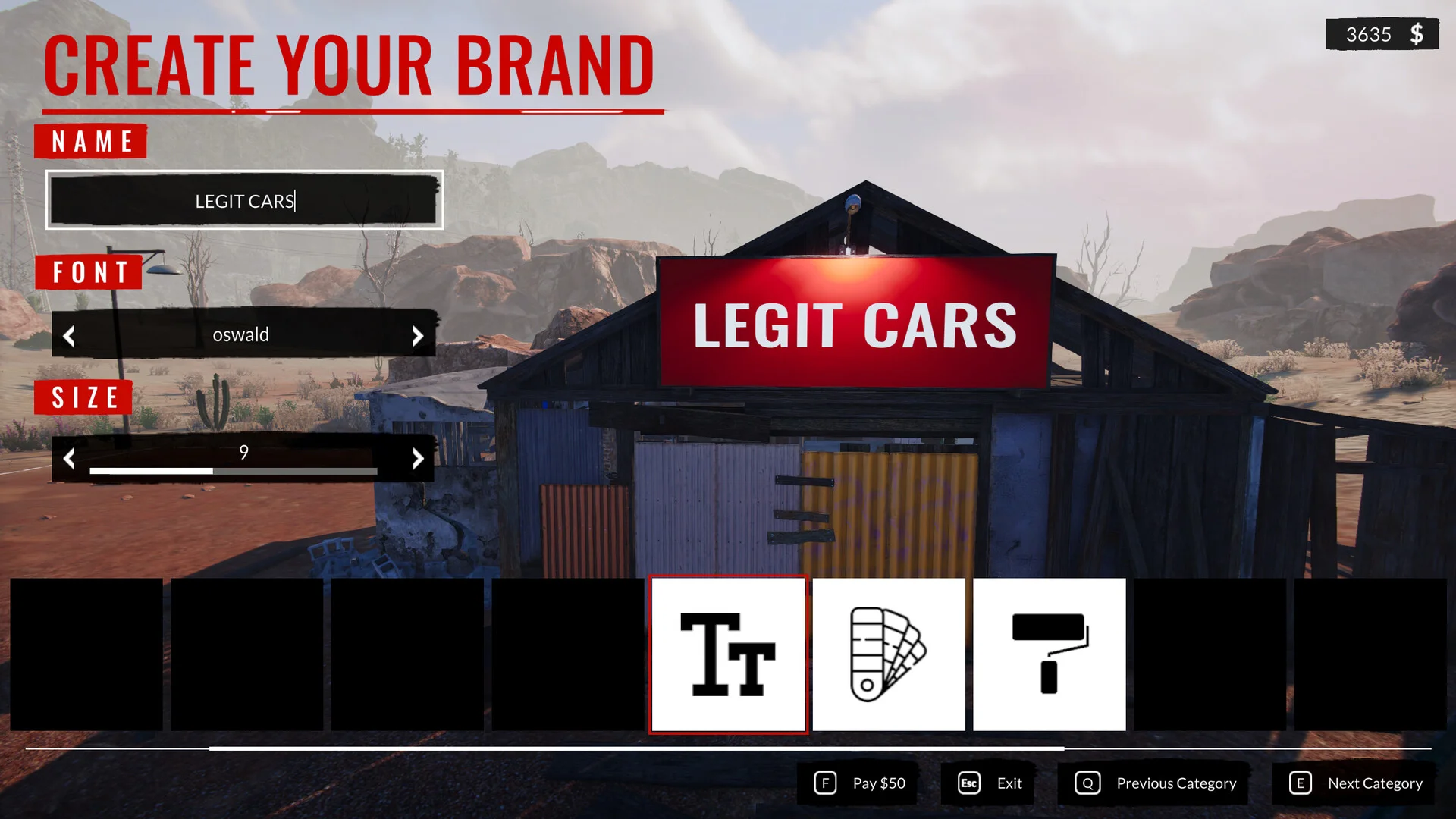Click the brand name text field
The width and height of the screenshot is (1456, 819).
point(244,200)
